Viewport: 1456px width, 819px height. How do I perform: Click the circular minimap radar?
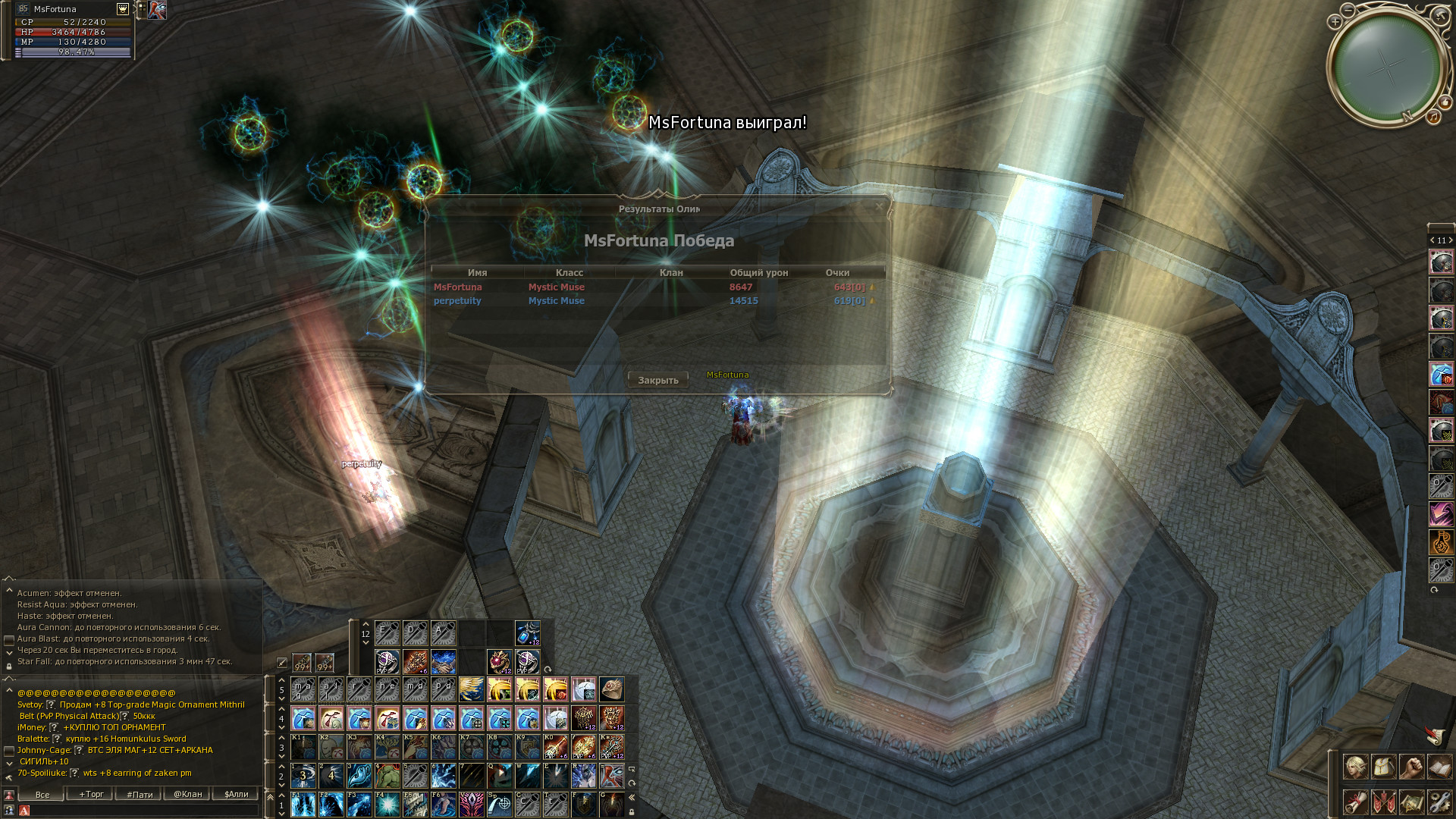click(1386, 67)
